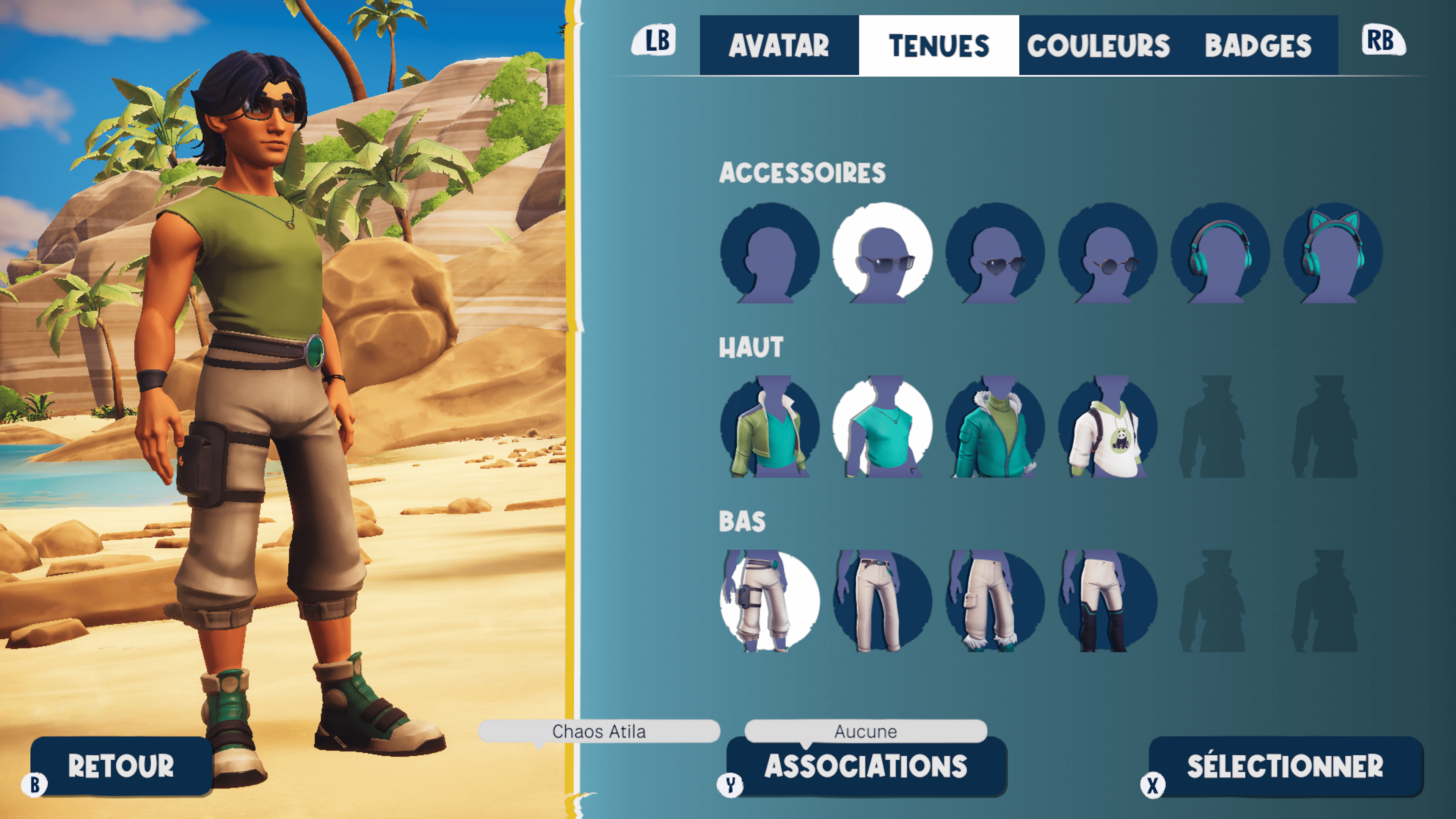Show the Badges tab
This screenshot has width=1456, height=819.
click(1258, 45)
